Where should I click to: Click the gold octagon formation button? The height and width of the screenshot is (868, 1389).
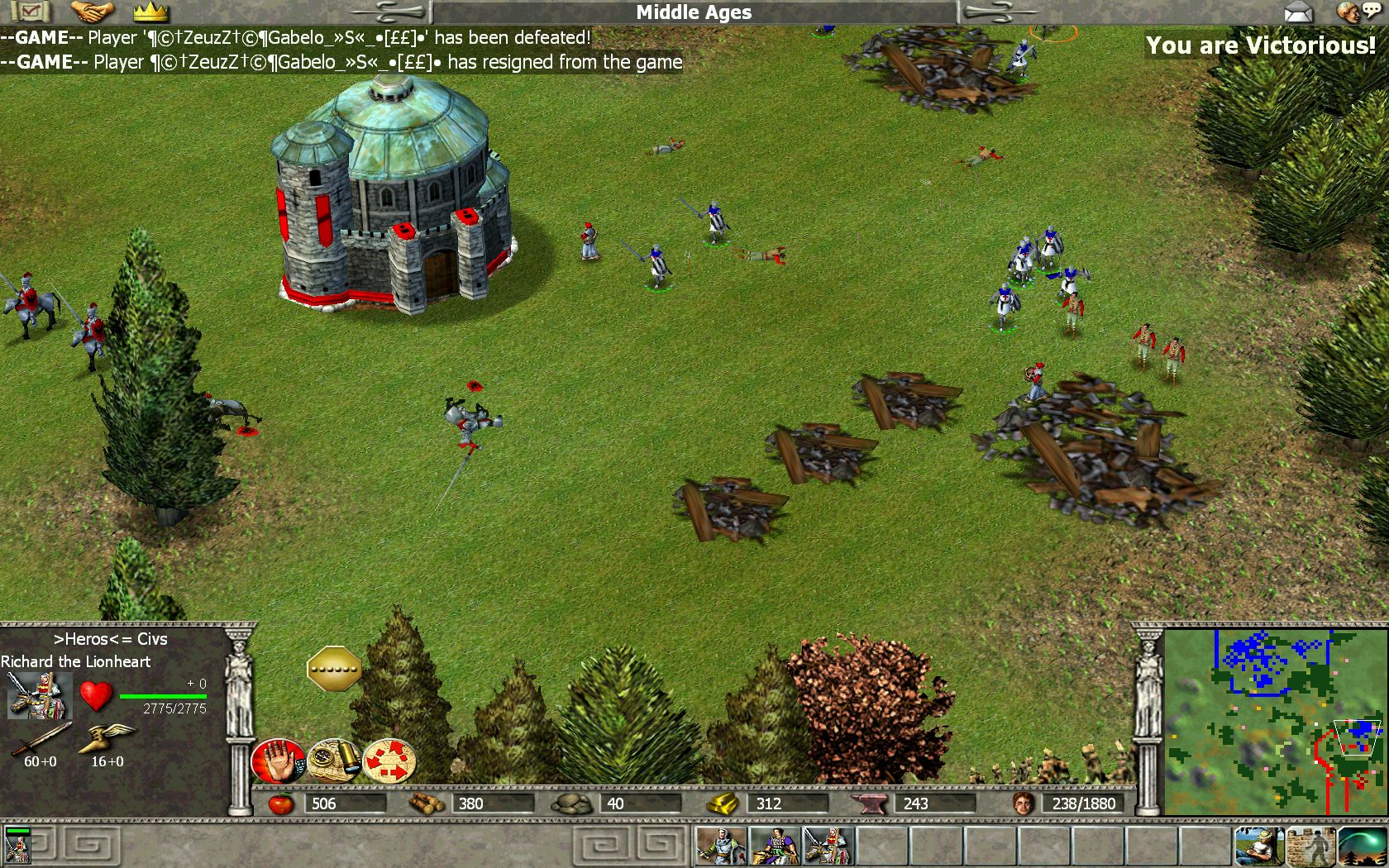(x=334, y=668)
